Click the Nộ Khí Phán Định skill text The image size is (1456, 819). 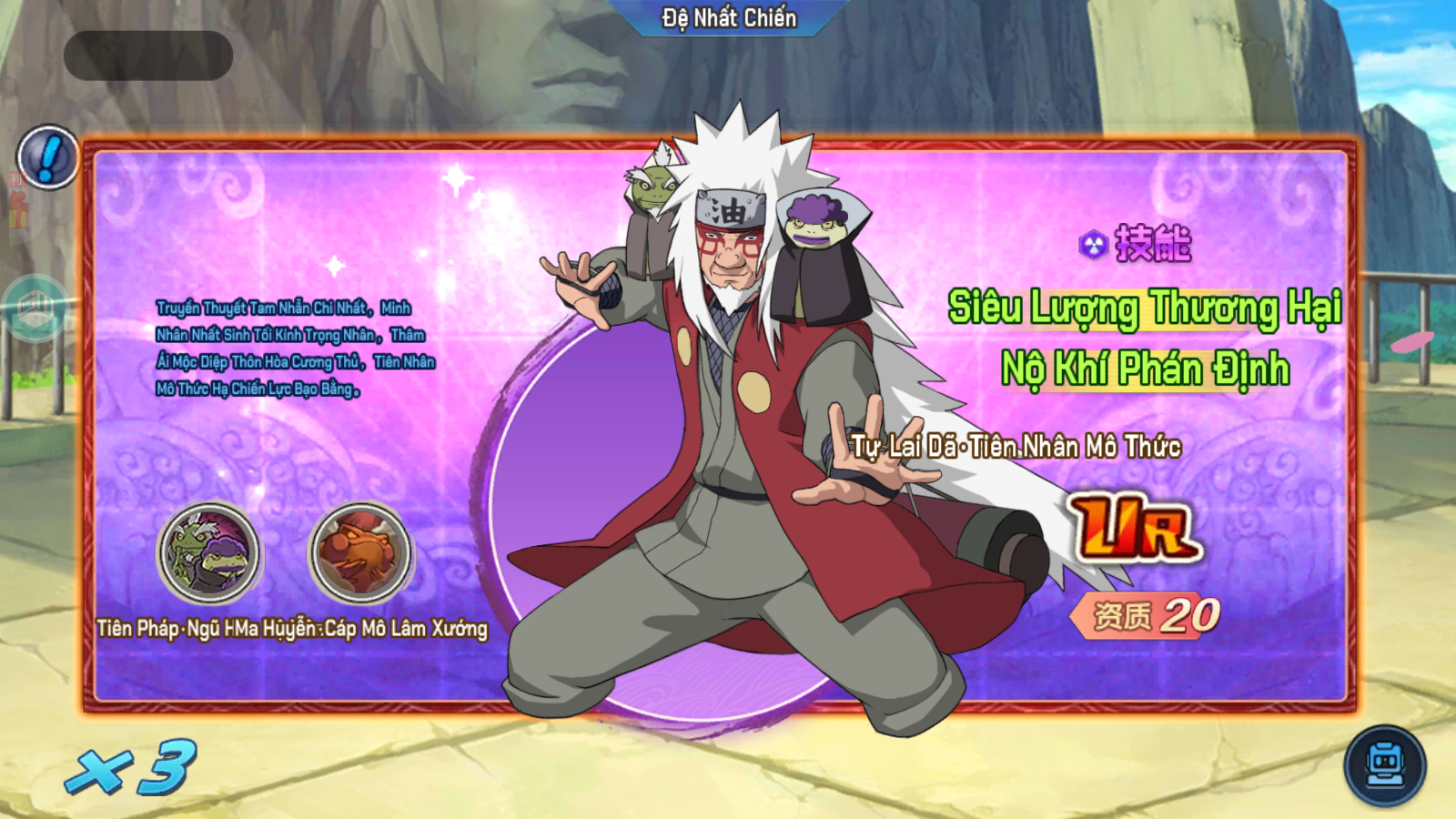1145,369
